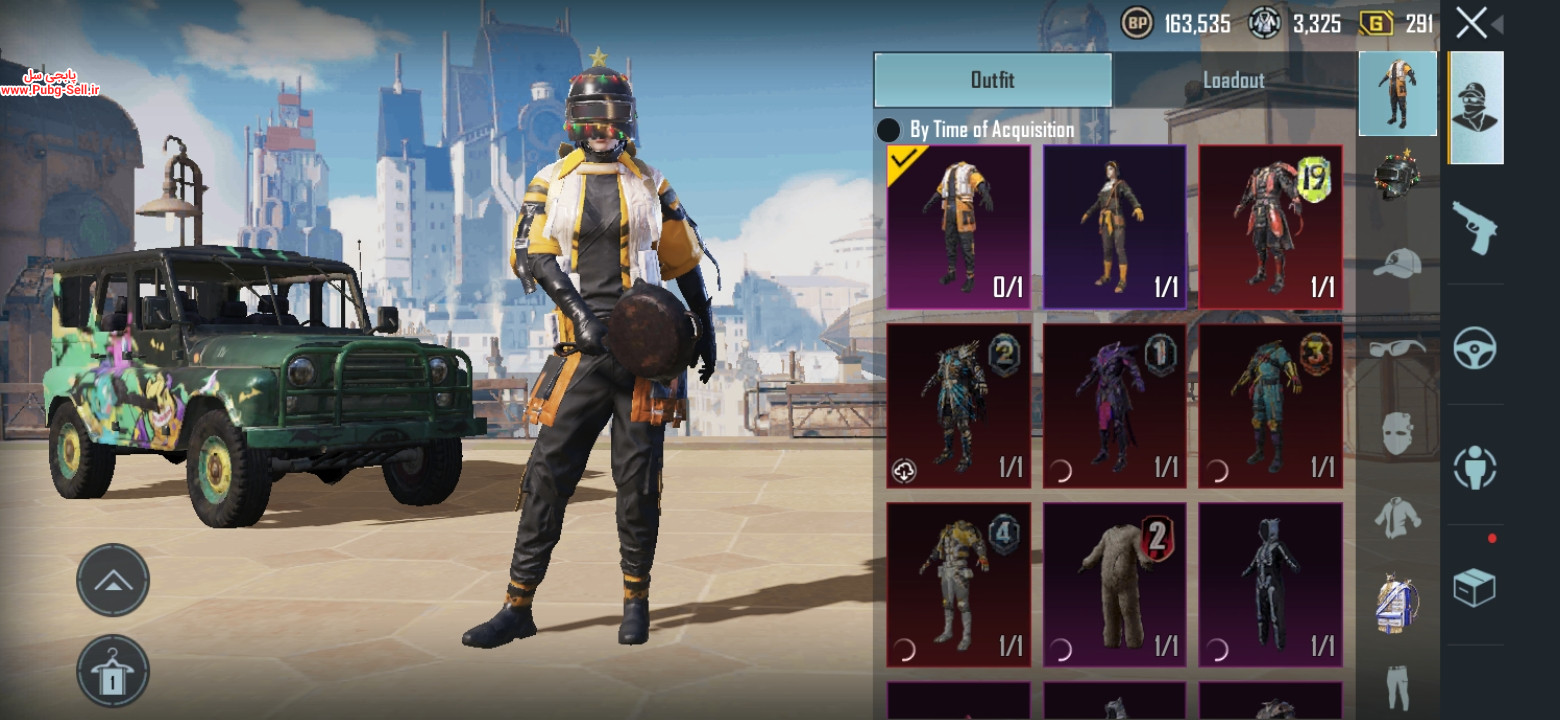This screenshot has height=720, width=1560.
Task: Select the equipped yellow jacket outfit
Action: pos(958,226)
